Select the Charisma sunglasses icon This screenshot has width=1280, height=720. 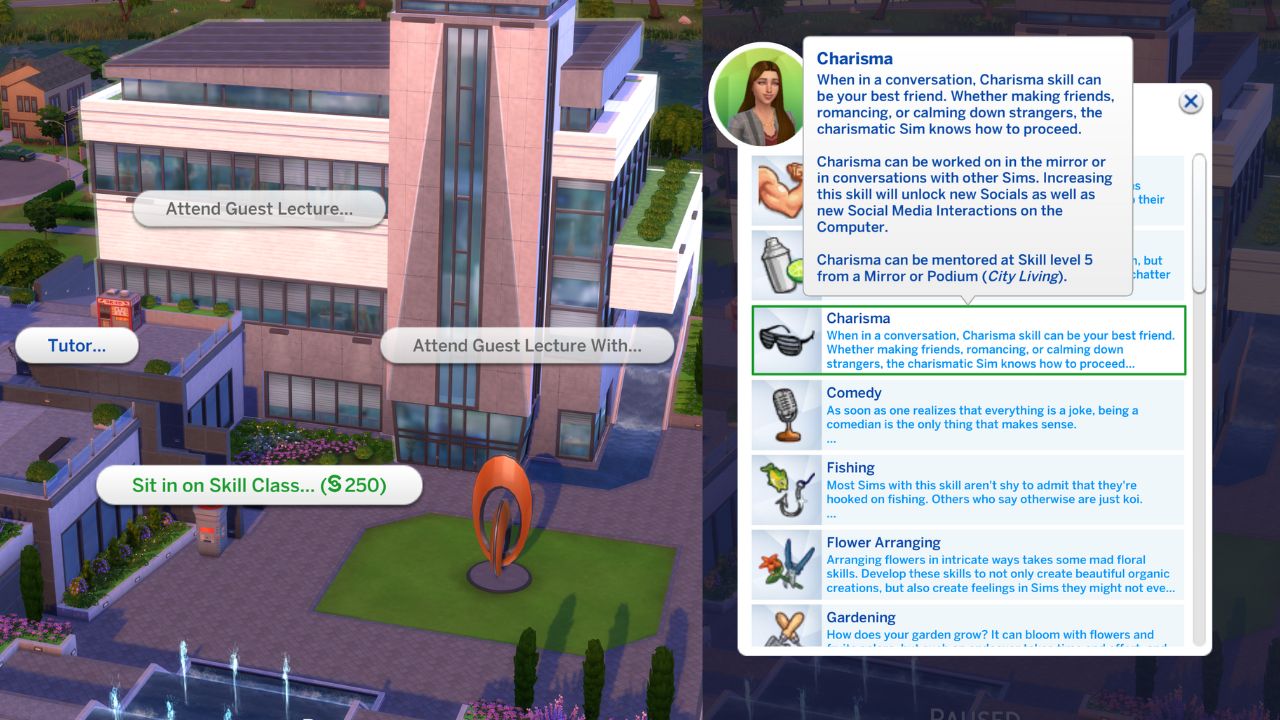tap(786, 340)
